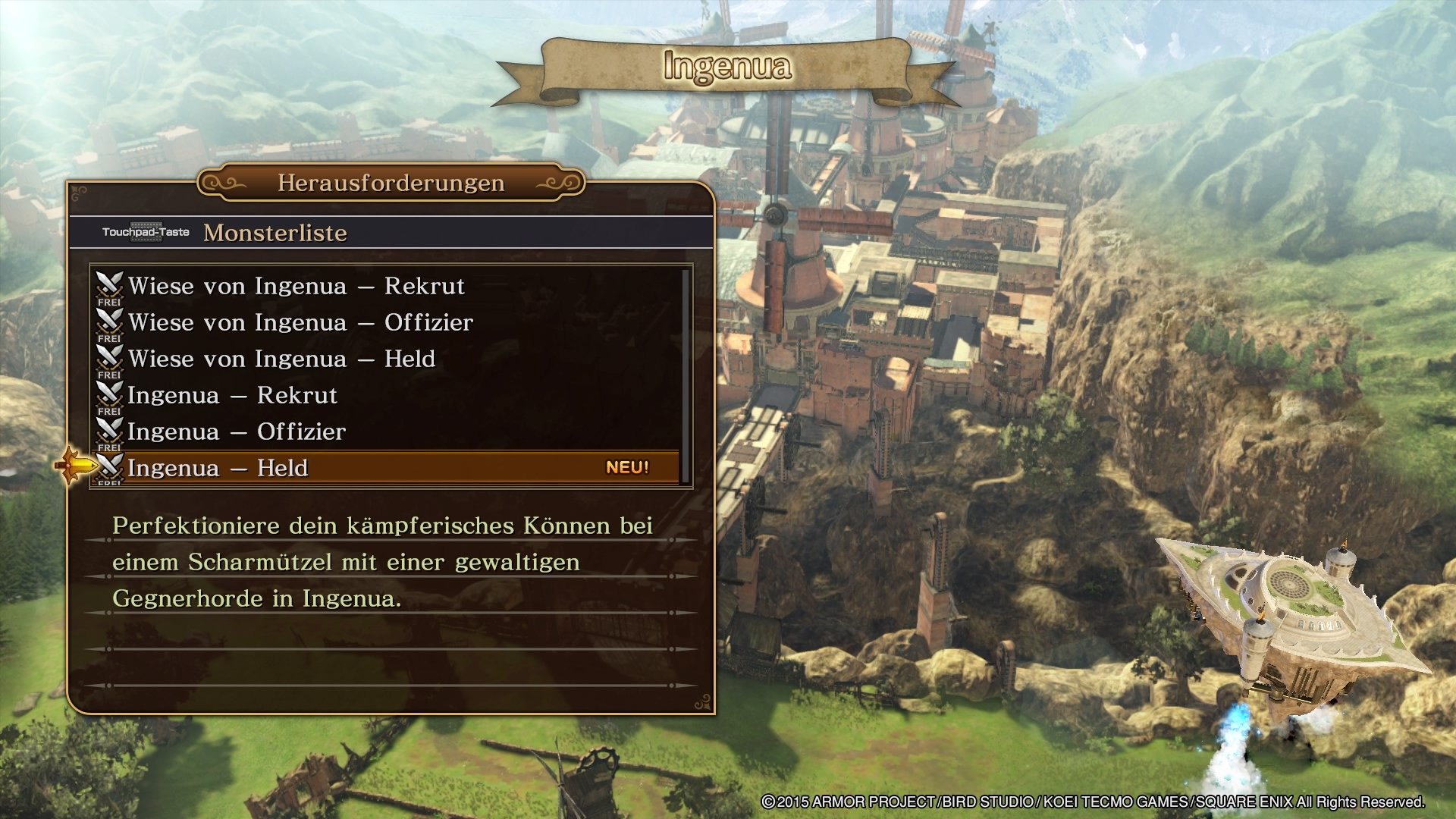The width and height of the screenshot is (1456, 819).
Task: Select the Wiese von Ingenua Rekrut challenge
Action: pyautogui.click(x=296, y=286)
